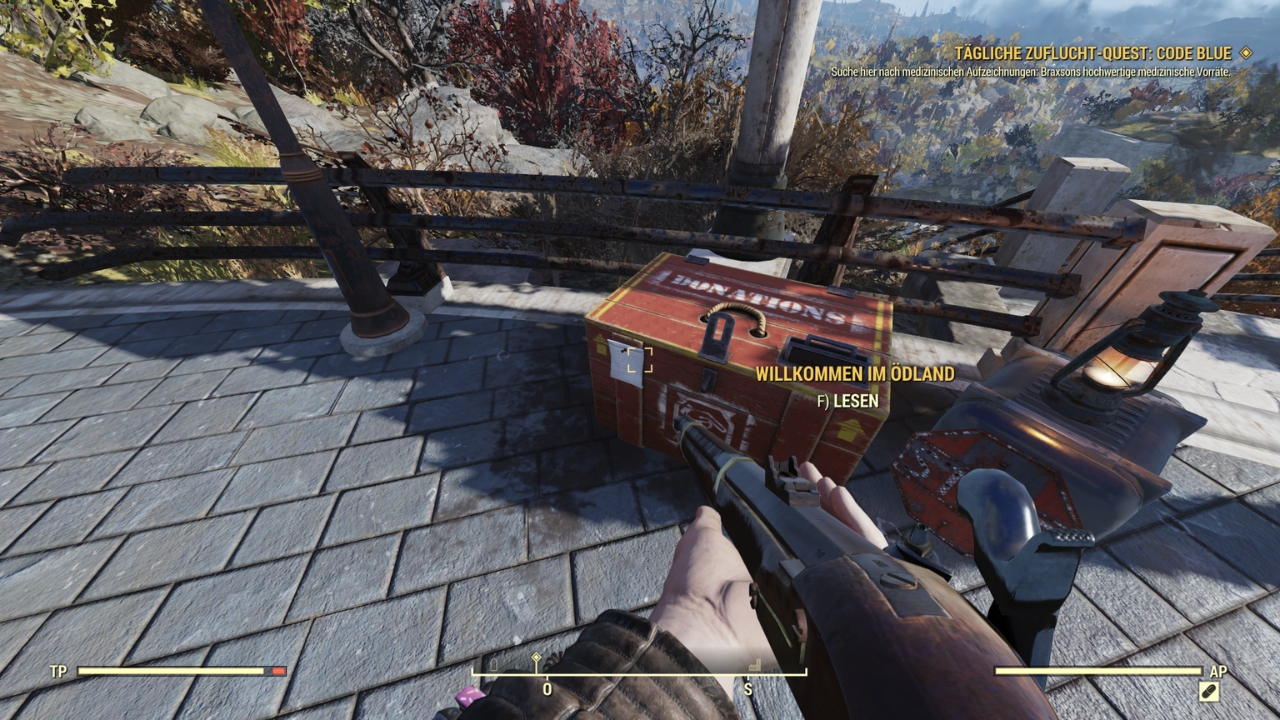Viewport: 1280px width, 720px height.
Task: Select the quest diamond marker on the compass
Action: (536, 659)
